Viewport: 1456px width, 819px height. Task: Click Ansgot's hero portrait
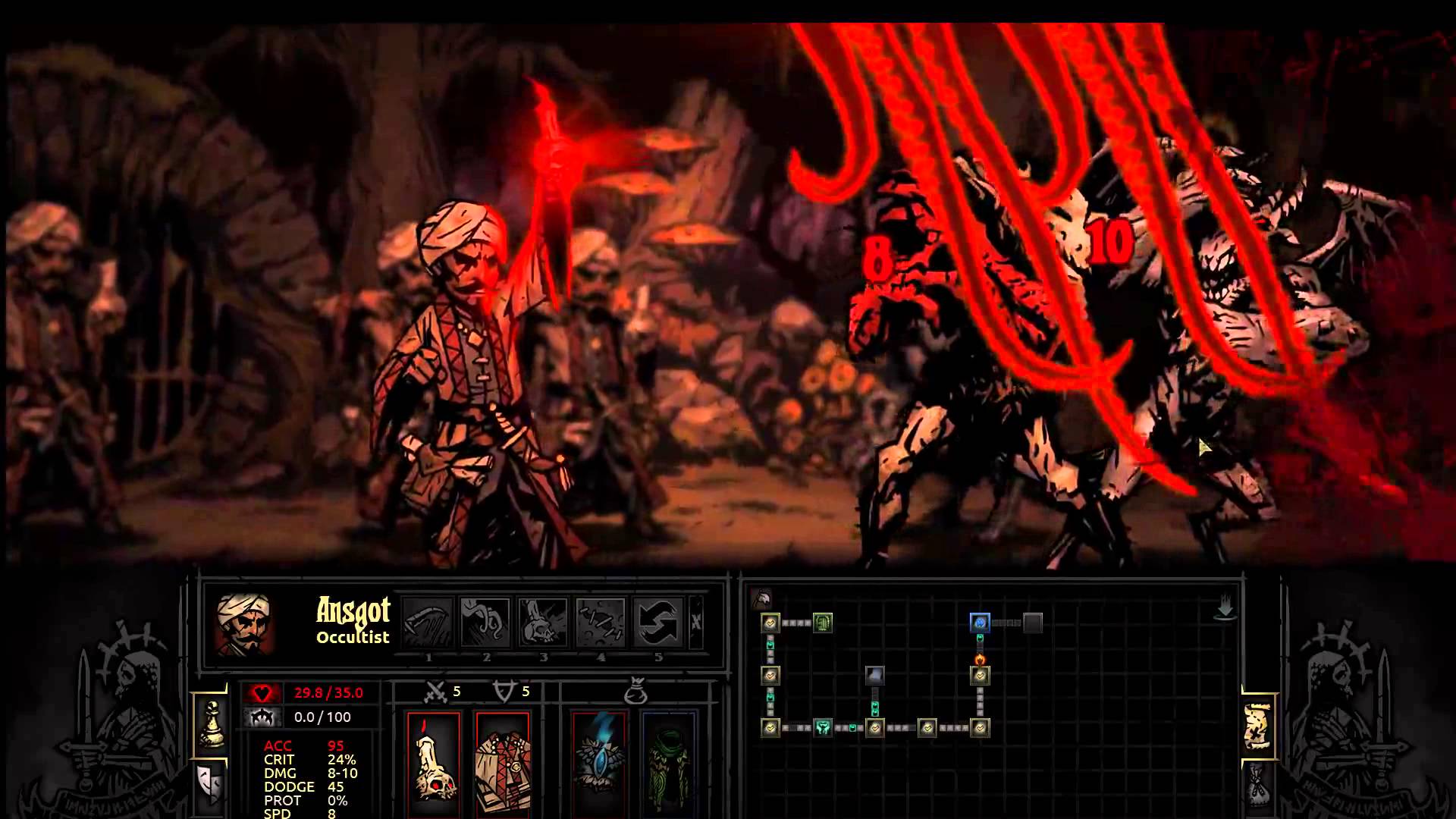pos(244,623)
